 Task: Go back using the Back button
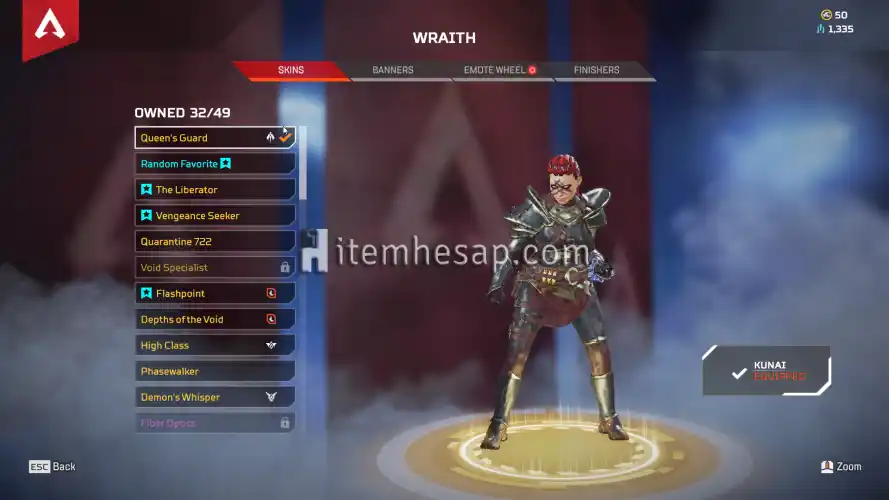tap(52, 467)
